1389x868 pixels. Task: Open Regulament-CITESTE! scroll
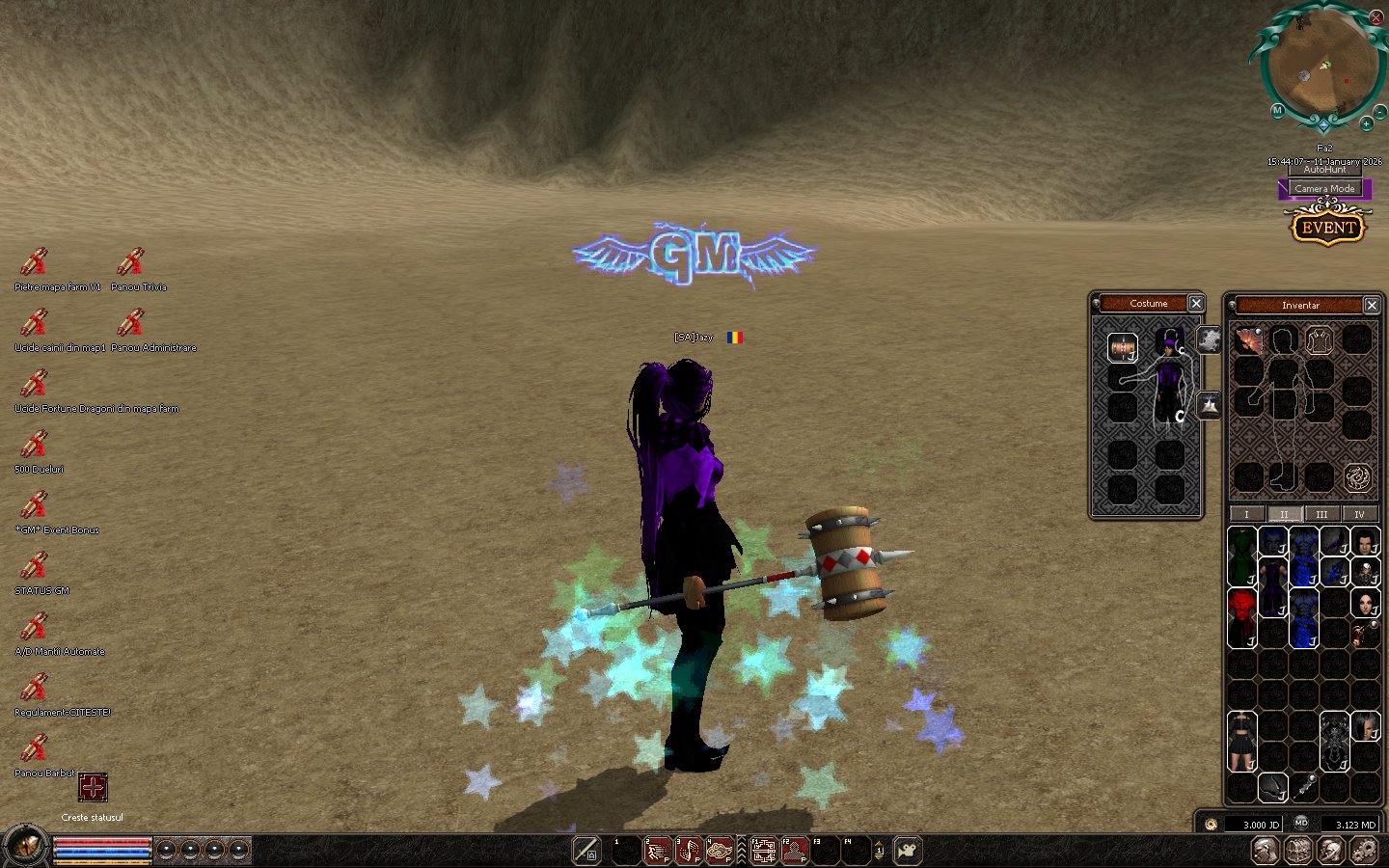[34, 688]
